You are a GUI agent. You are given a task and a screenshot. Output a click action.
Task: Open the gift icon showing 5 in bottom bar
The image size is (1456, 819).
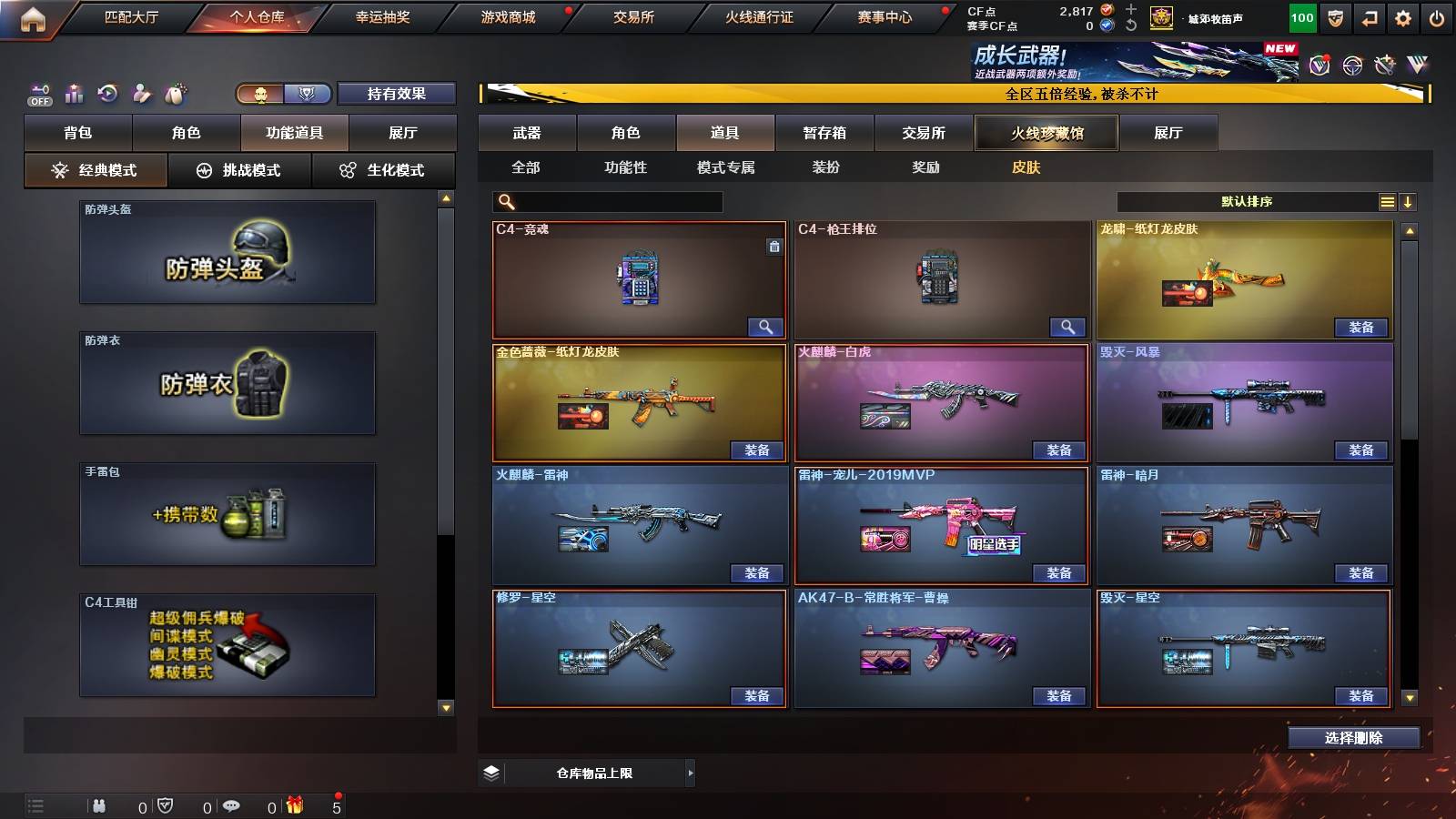click(x=293, y=805)
